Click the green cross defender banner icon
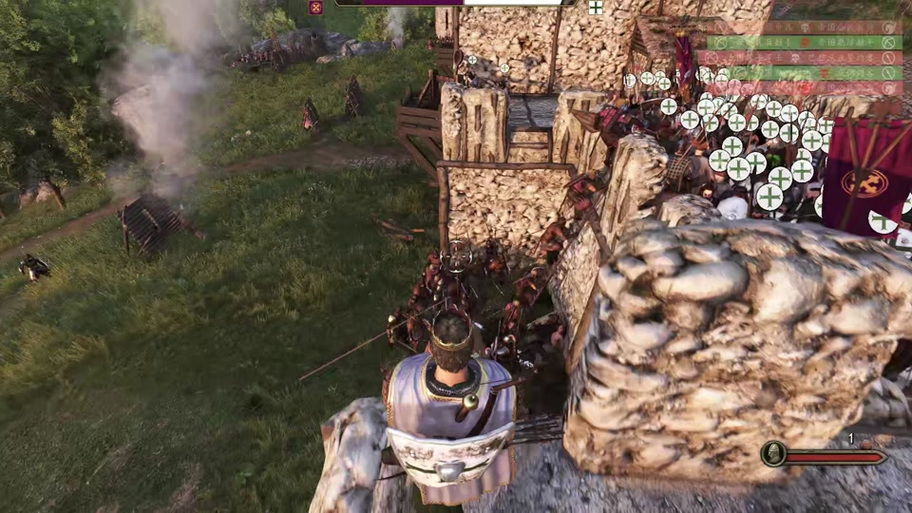The width and height of the screenshot is (912, 513). [x=596, y=7]
